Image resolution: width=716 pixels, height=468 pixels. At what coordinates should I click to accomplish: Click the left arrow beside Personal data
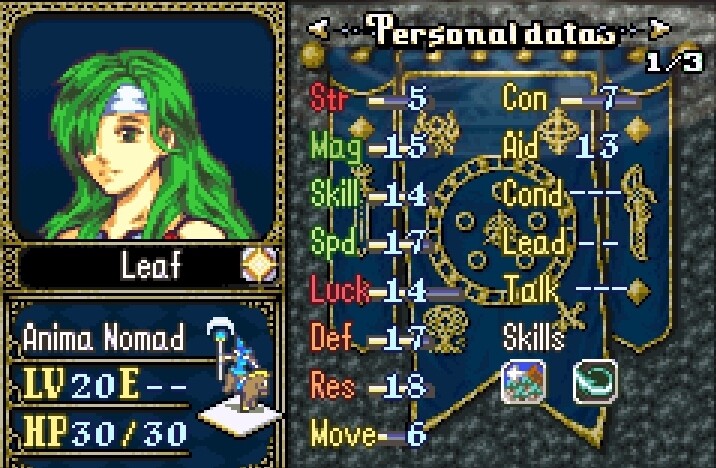(x=319, y=29)
